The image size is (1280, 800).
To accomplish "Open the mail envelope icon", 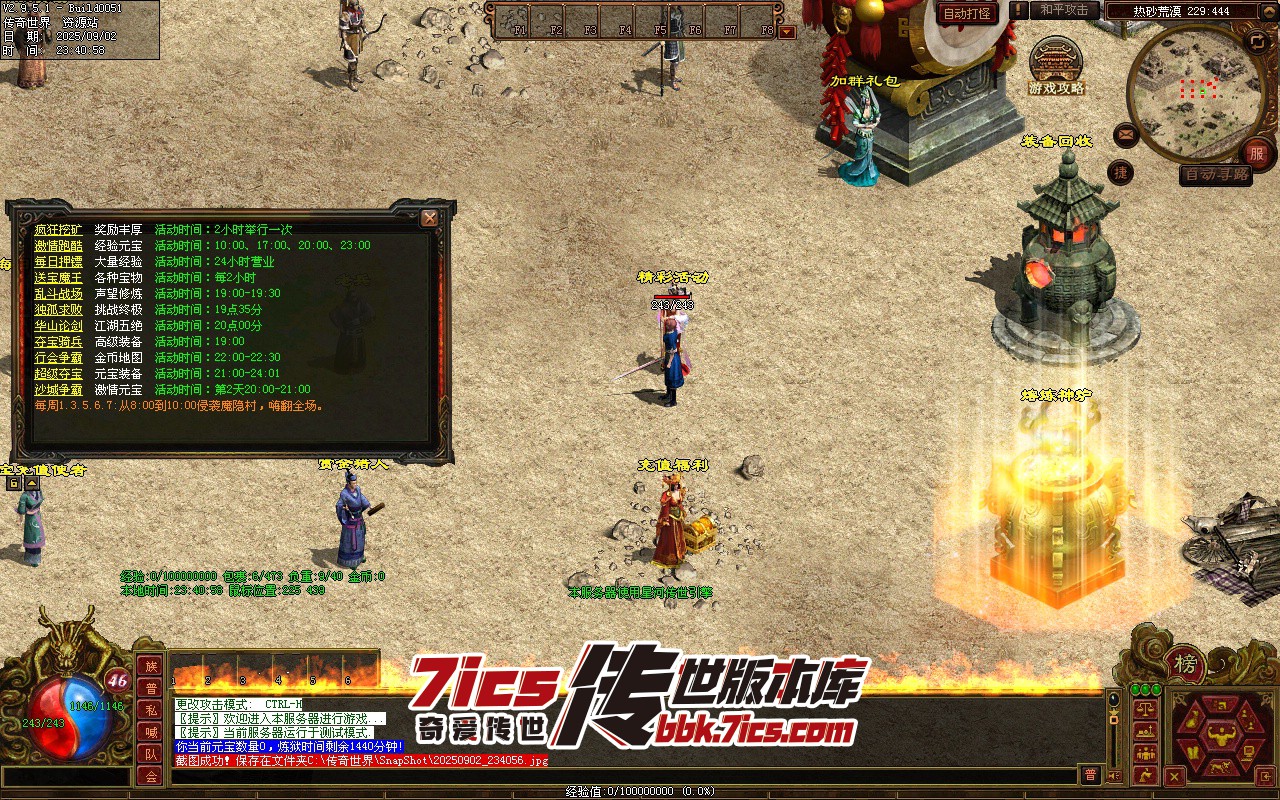I will click(x=1126, y=134).
